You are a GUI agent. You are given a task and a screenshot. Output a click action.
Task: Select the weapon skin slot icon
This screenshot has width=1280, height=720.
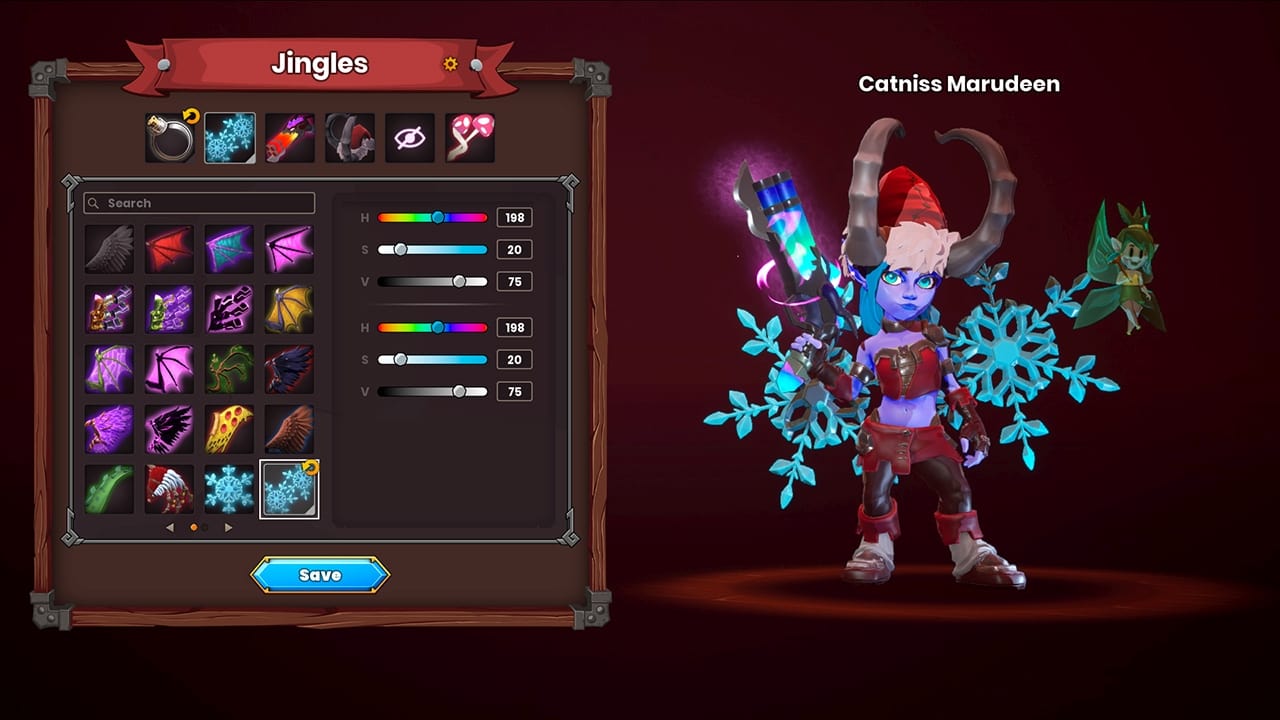click(x=290, y=137)
